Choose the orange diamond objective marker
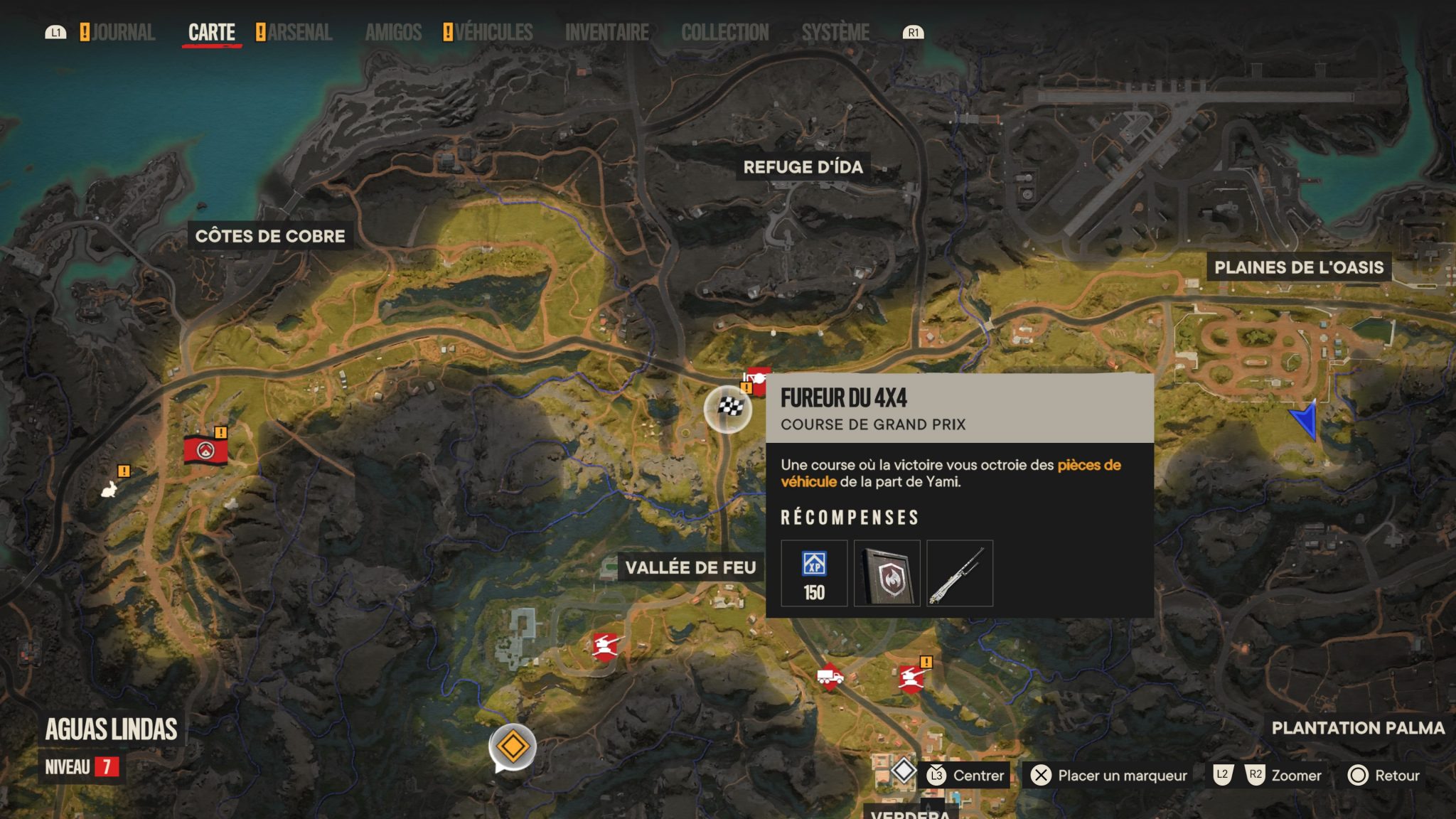 click(512, 747)
